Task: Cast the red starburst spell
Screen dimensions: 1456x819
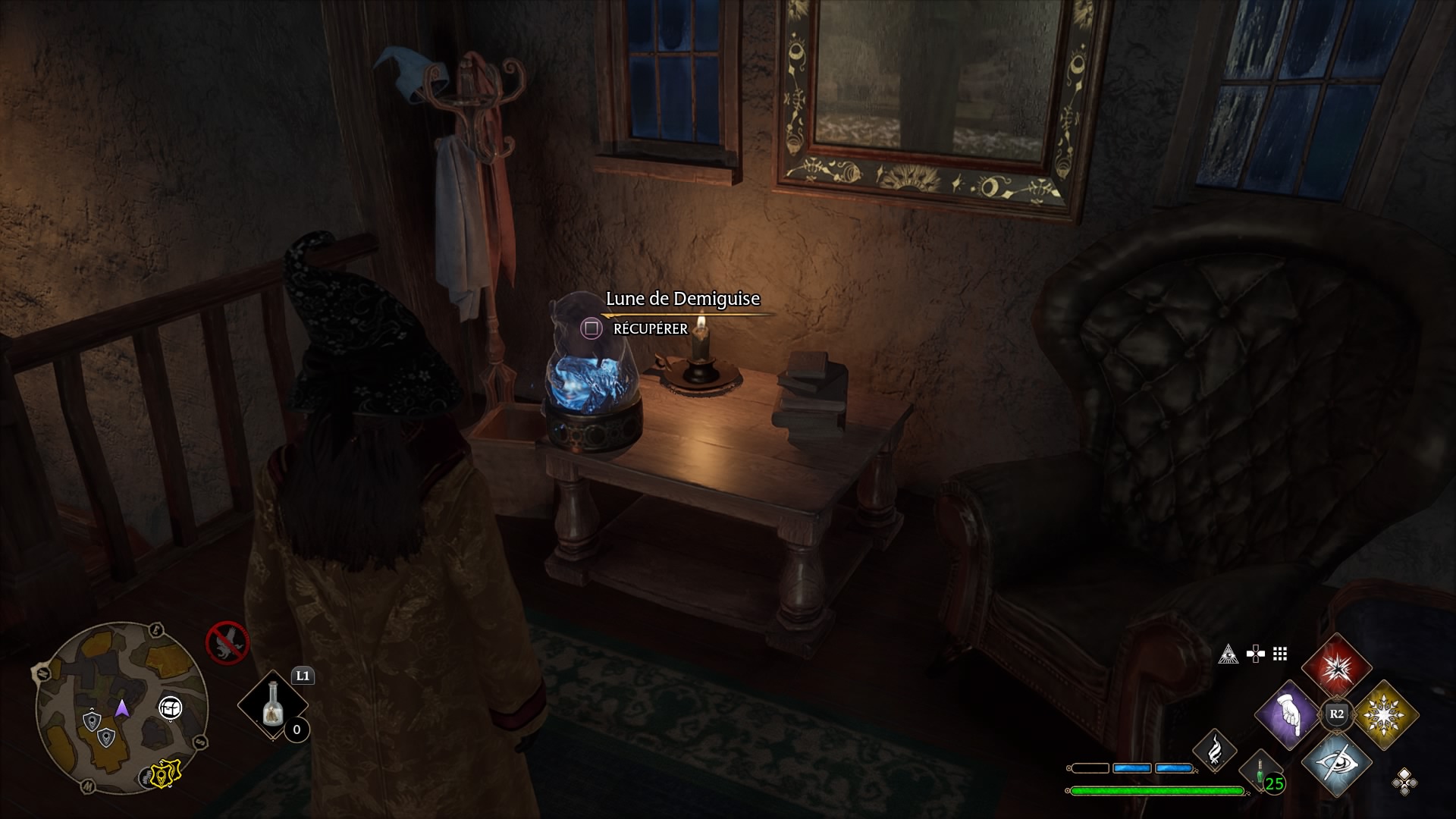Action: (1336, 668)
